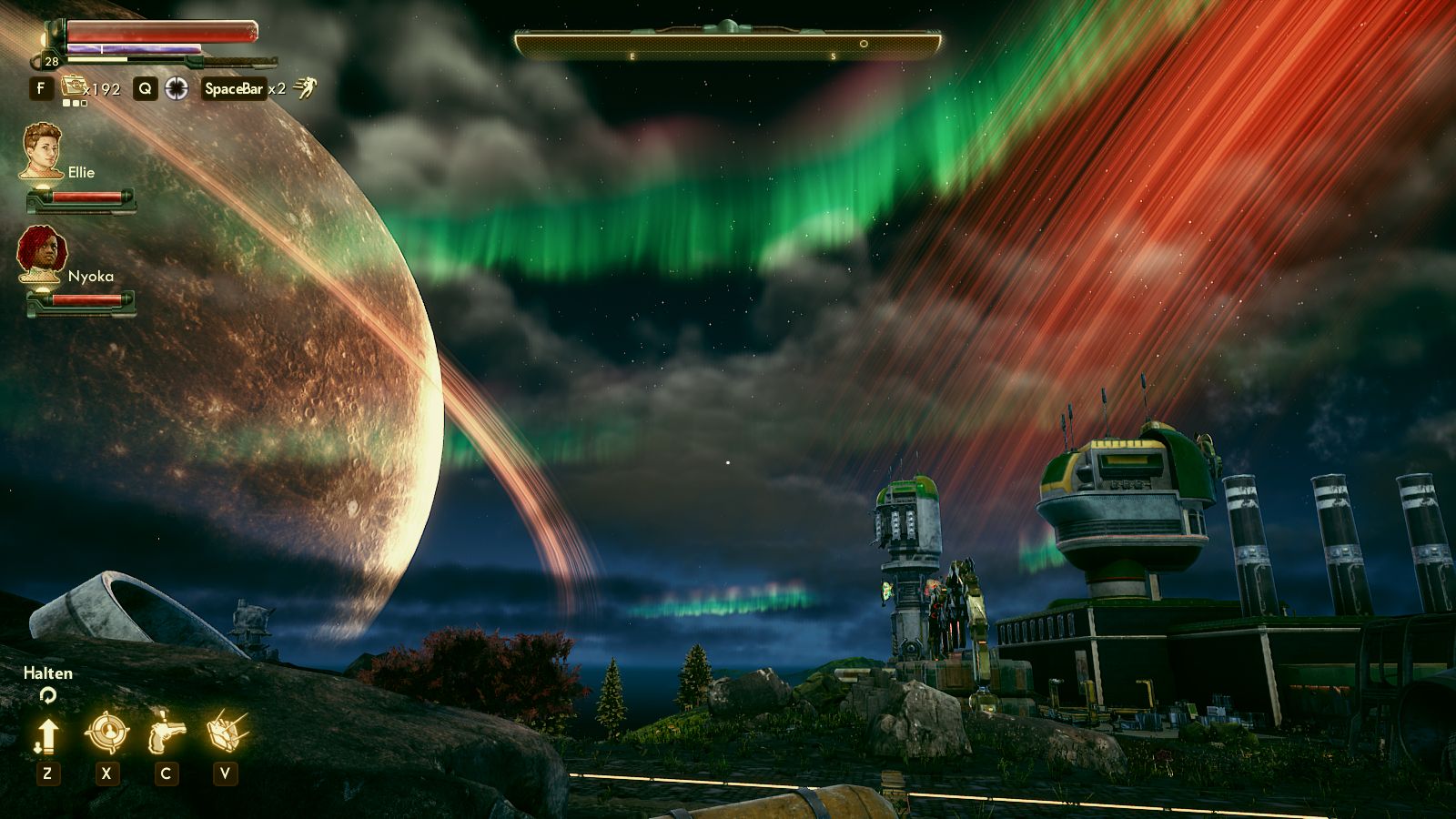Toggle the Halten companion behavior cycle arrow
The width and height of the screenshot is (1456, 819).
click(47, 695)
